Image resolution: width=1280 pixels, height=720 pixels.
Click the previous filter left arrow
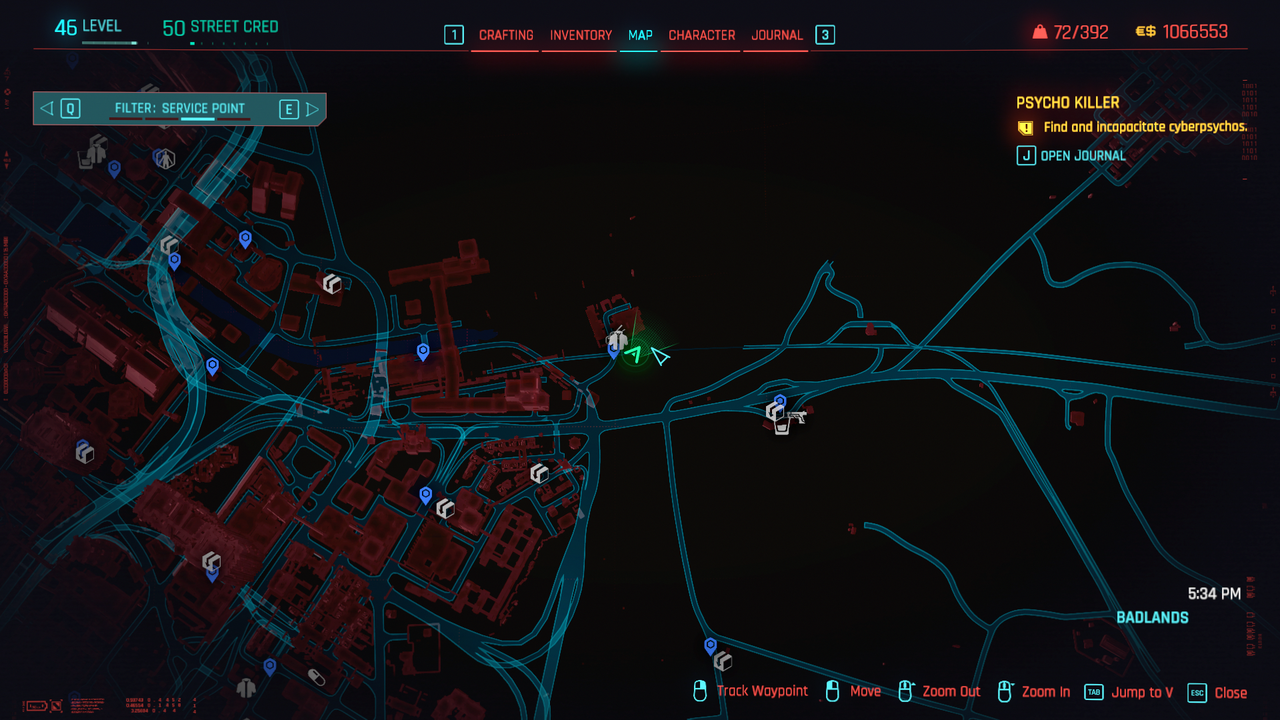pos(47,109)
